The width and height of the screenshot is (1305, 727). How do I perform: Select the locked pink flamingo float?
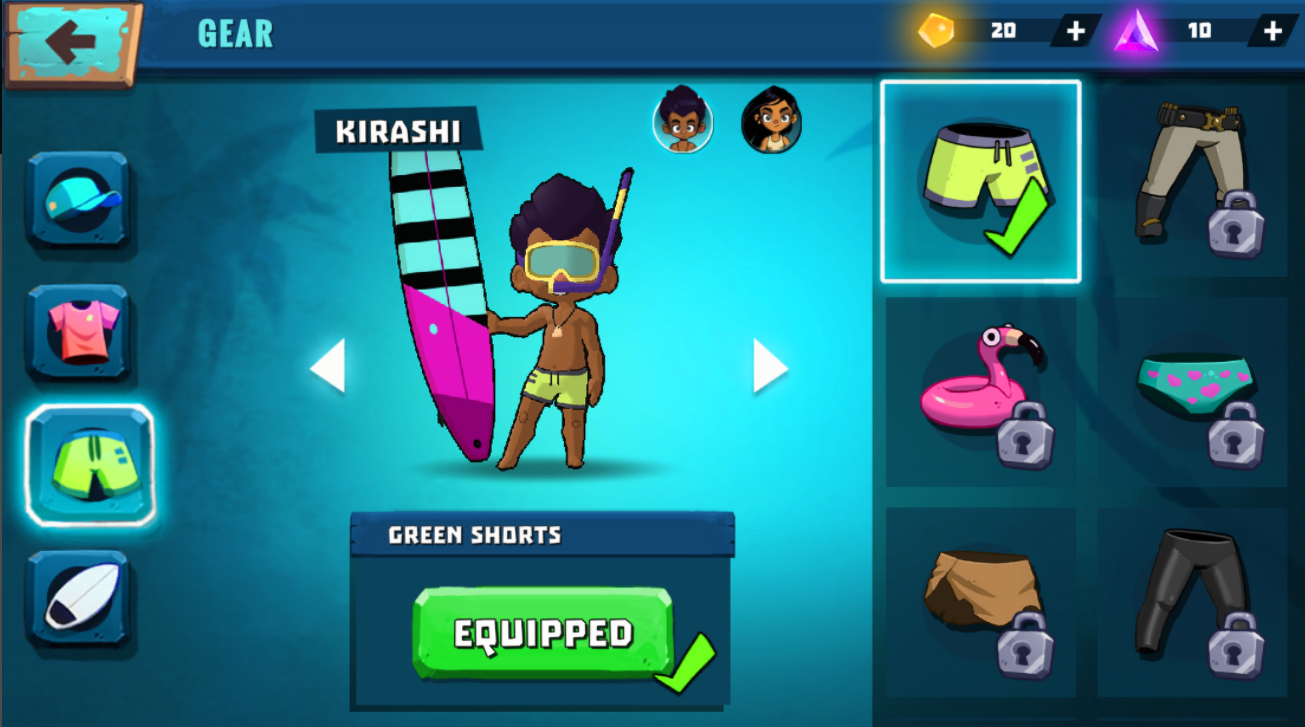pos(980,392)
